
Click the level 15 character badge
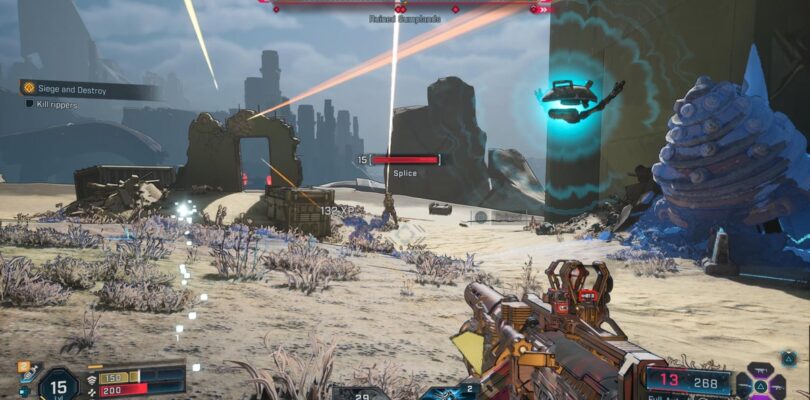tap(58, 385)
